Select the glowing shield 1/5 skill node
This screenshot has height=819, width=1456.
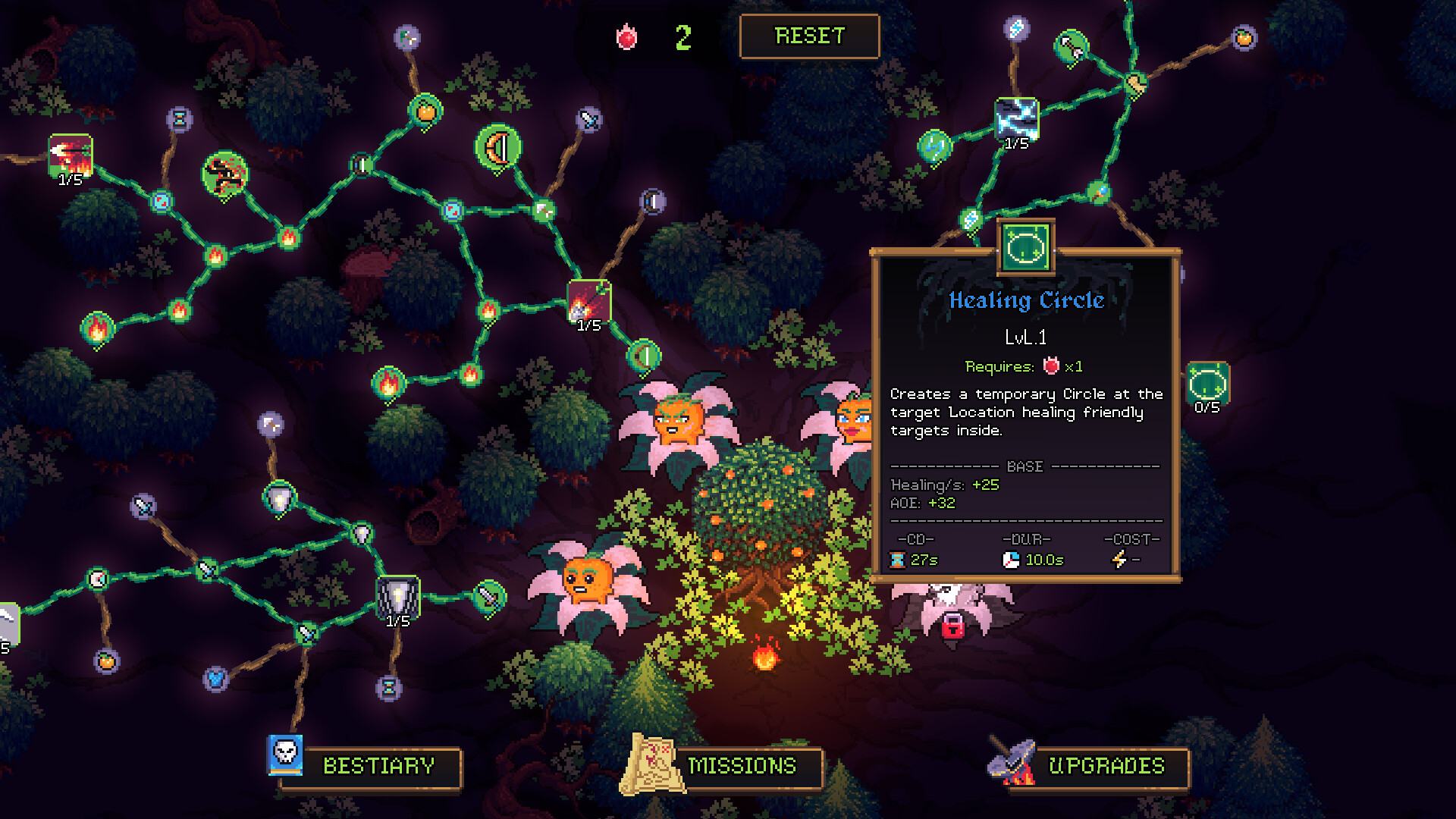(x=398, y=596)
